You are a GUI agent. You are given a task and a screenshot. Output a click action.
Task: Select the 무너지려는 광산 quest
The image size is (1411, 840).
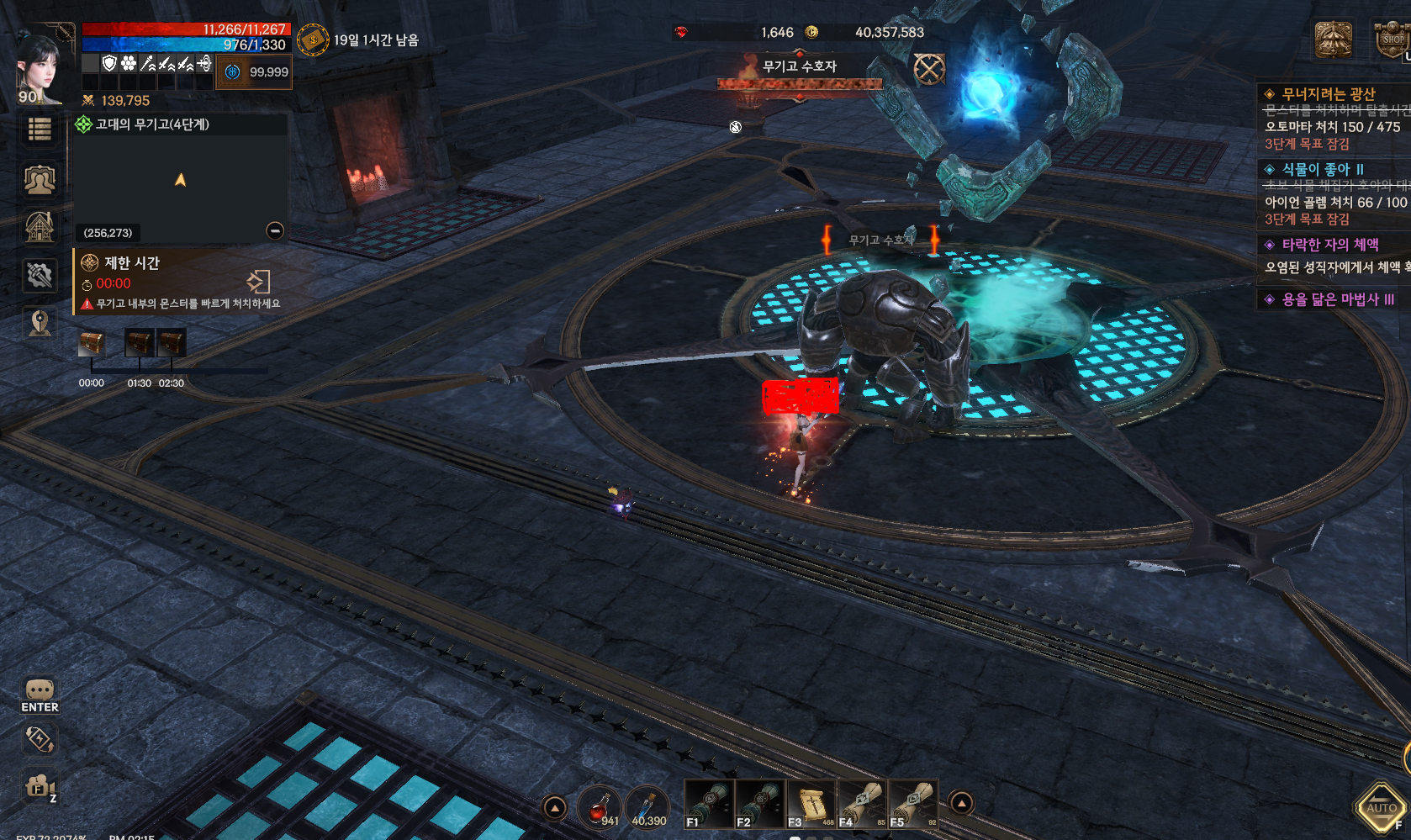click(1329, 94)
